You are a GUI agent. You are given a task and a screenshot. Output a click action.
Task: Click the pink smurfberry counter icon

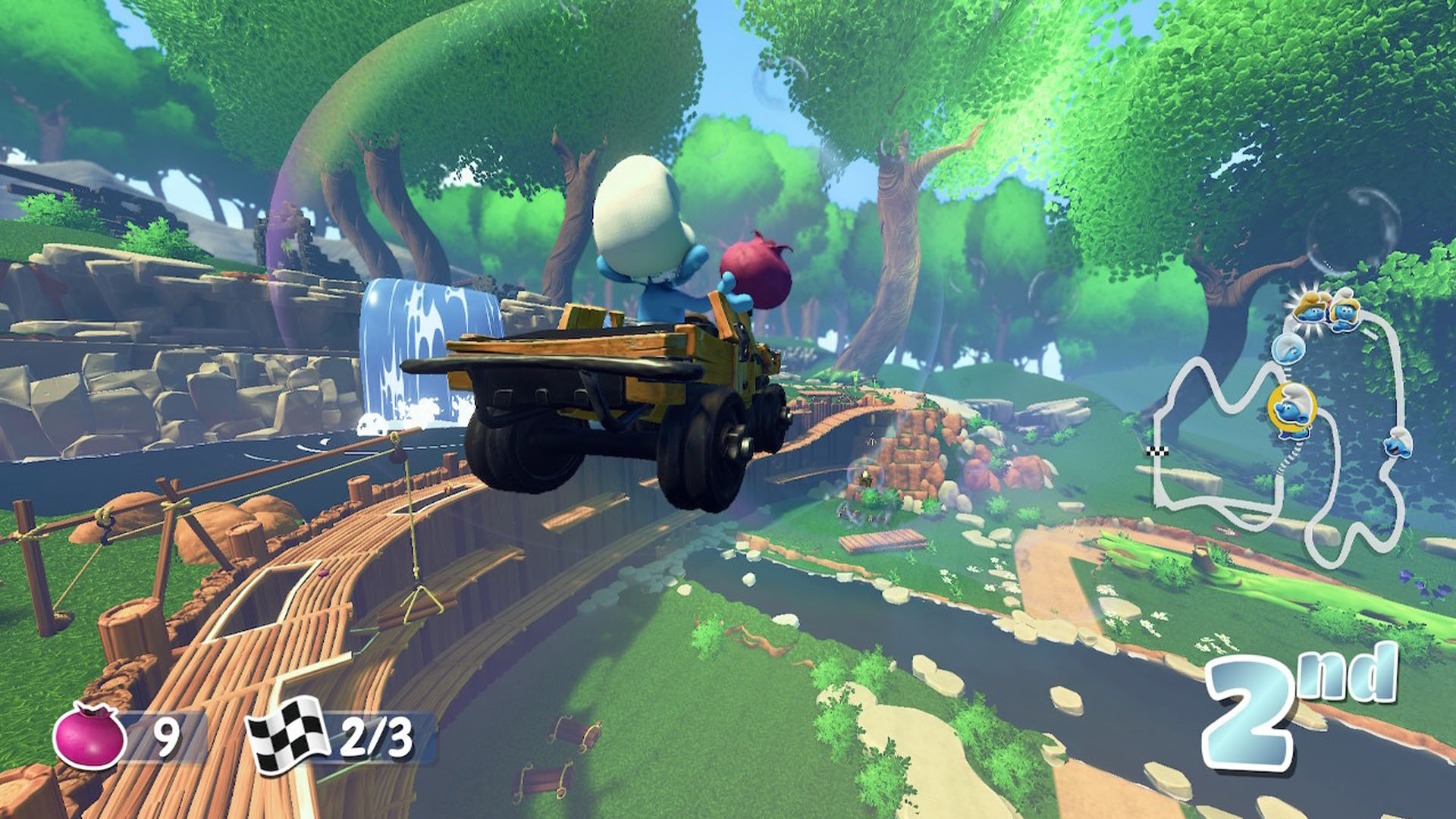[89, 736]
